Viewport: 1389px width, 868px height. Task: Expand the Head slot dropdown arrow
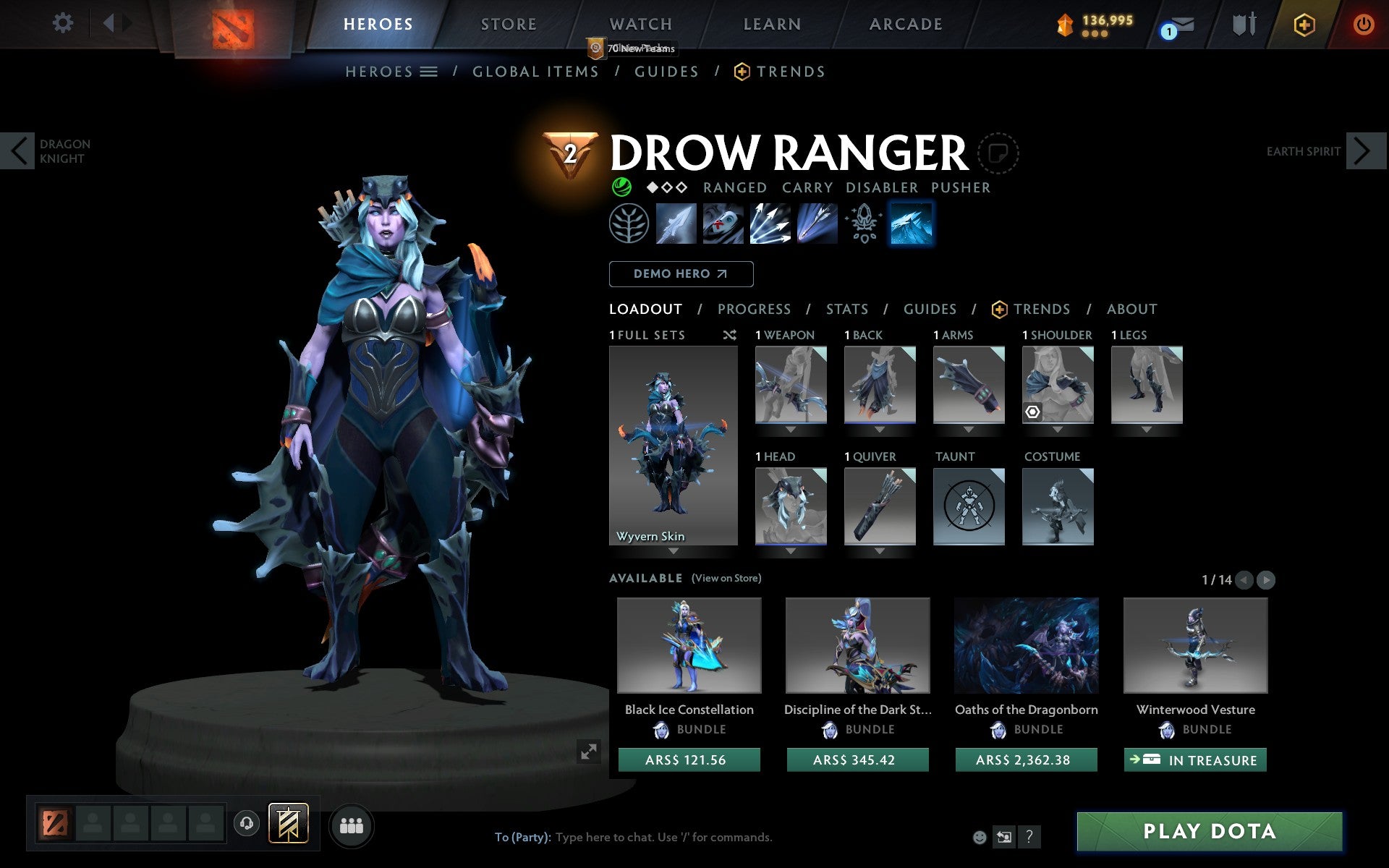[790, 550]
